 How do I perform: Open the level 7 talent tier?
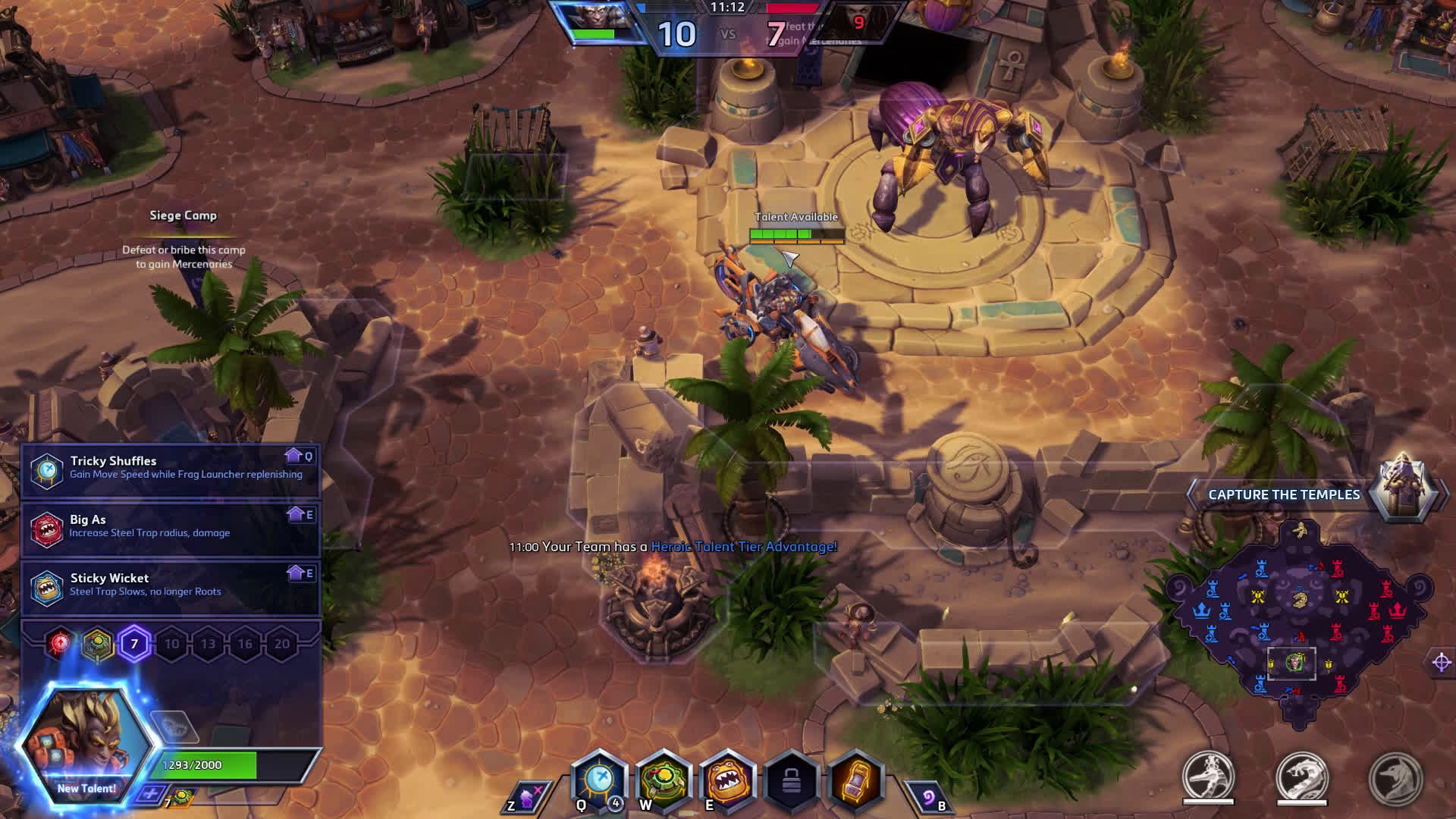tap(134, 644)
